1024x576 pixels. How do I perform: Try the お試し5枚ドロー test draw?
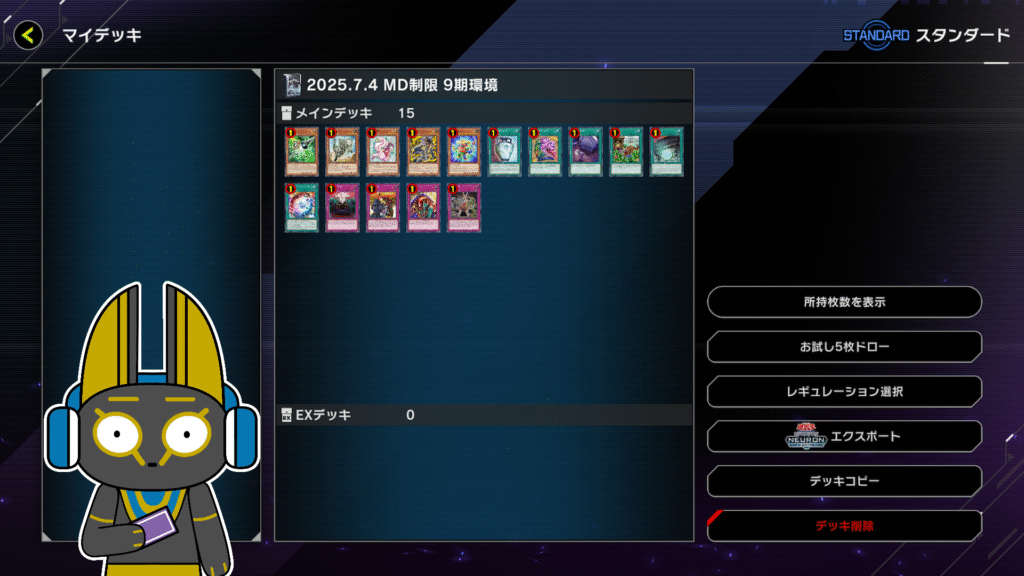(844, 347)
